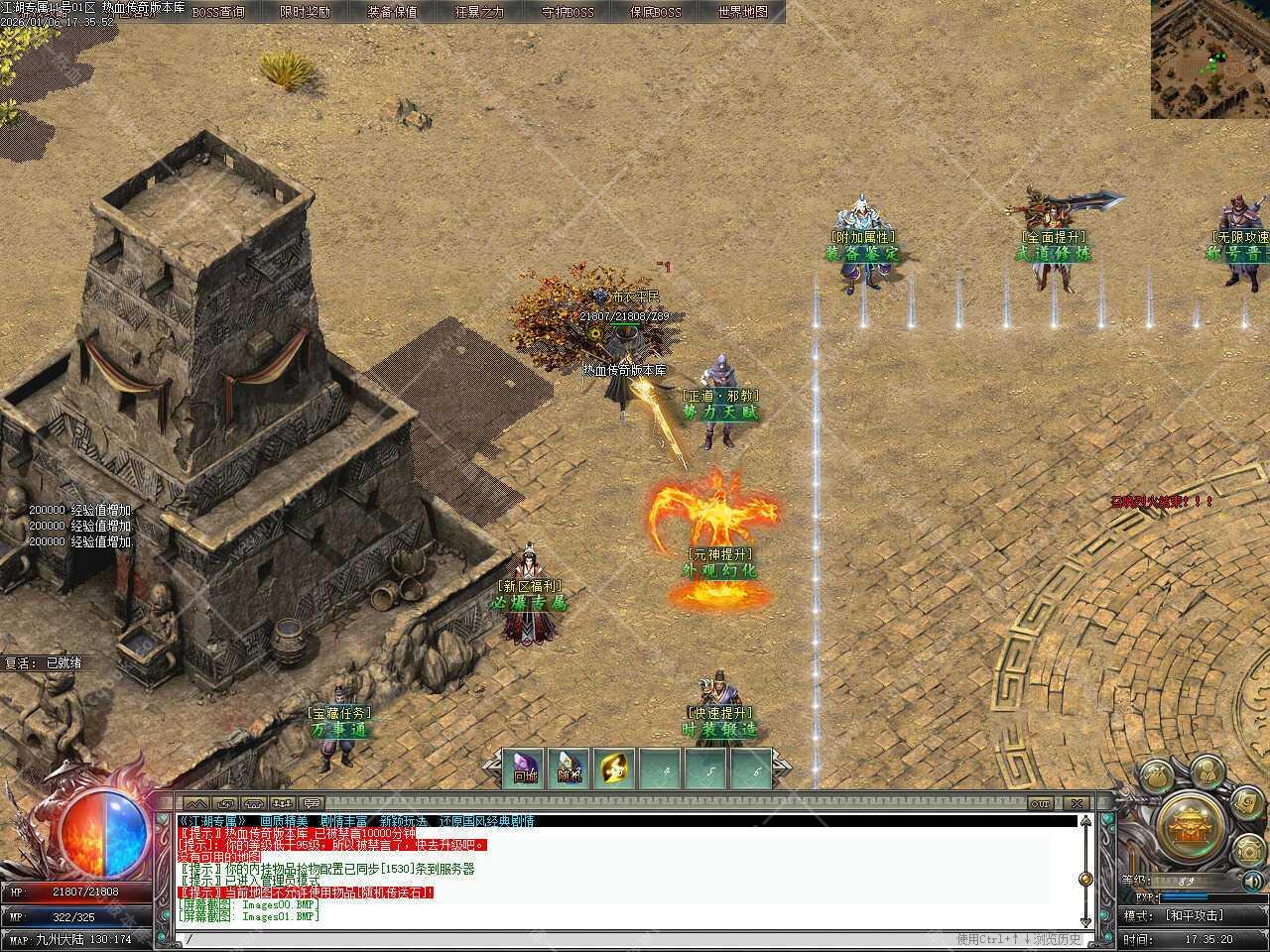This screenshot has width=1270, height=952.
Task: Open the BOSS查询 menu
Action: click(218, 12)
